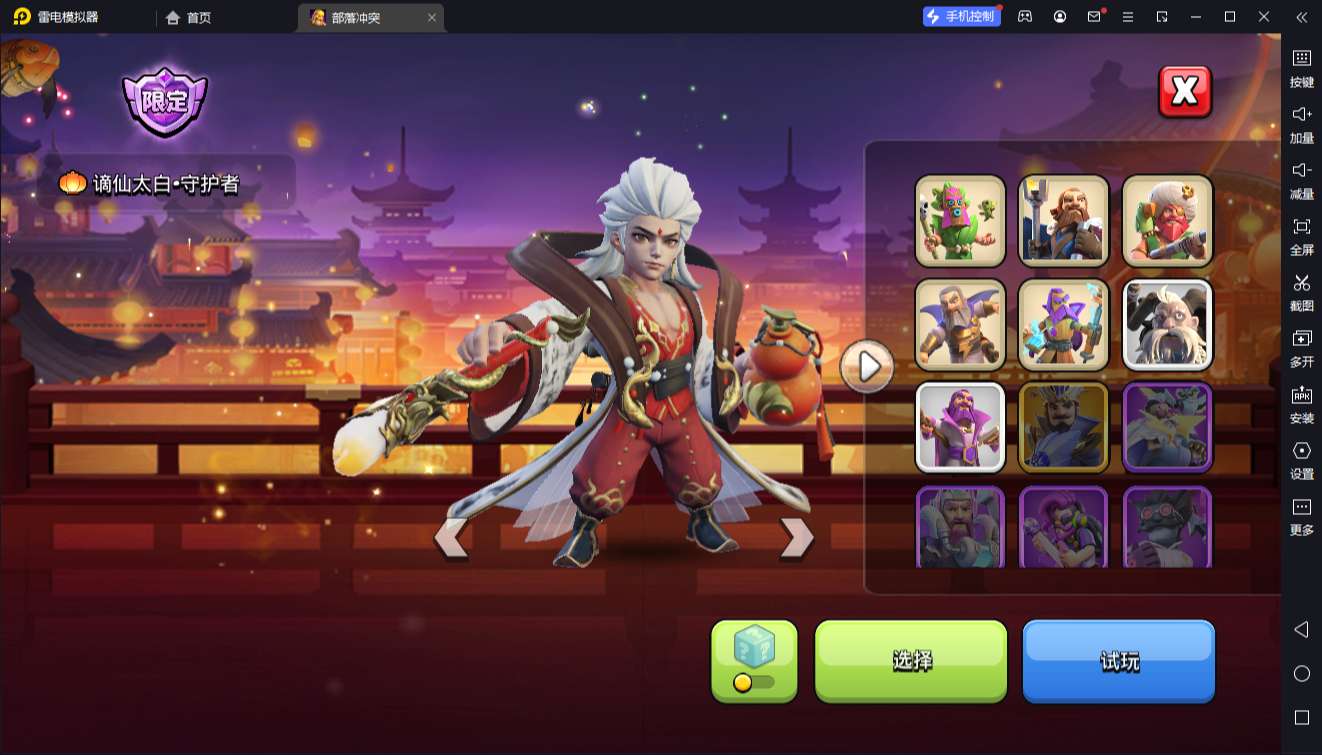
Task: Pick the dimmed dark warden with red goggles
Action: click(x=1167, y=527)
